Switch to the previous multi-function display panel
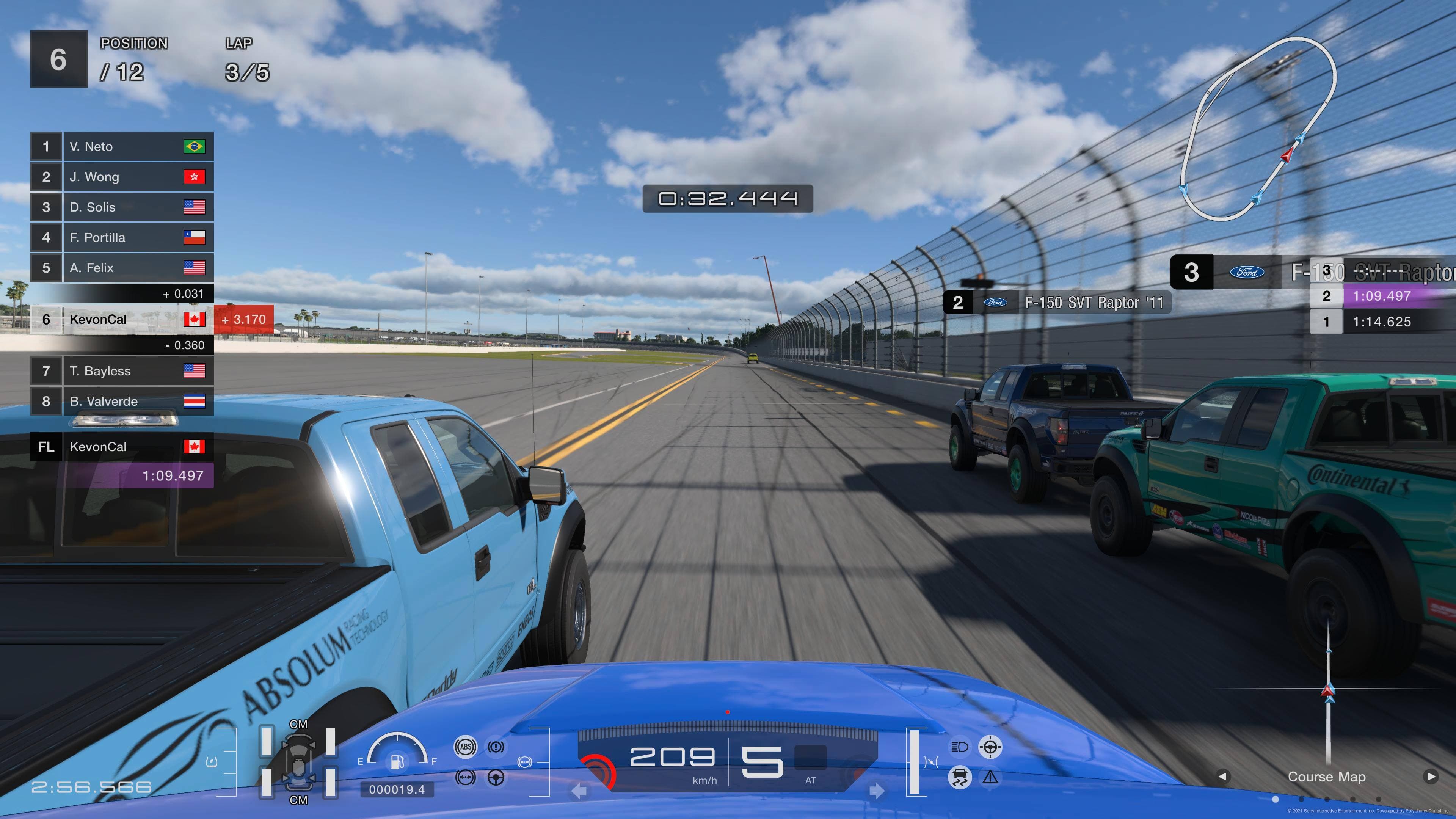1456x819 pixels. point(1222,777)
